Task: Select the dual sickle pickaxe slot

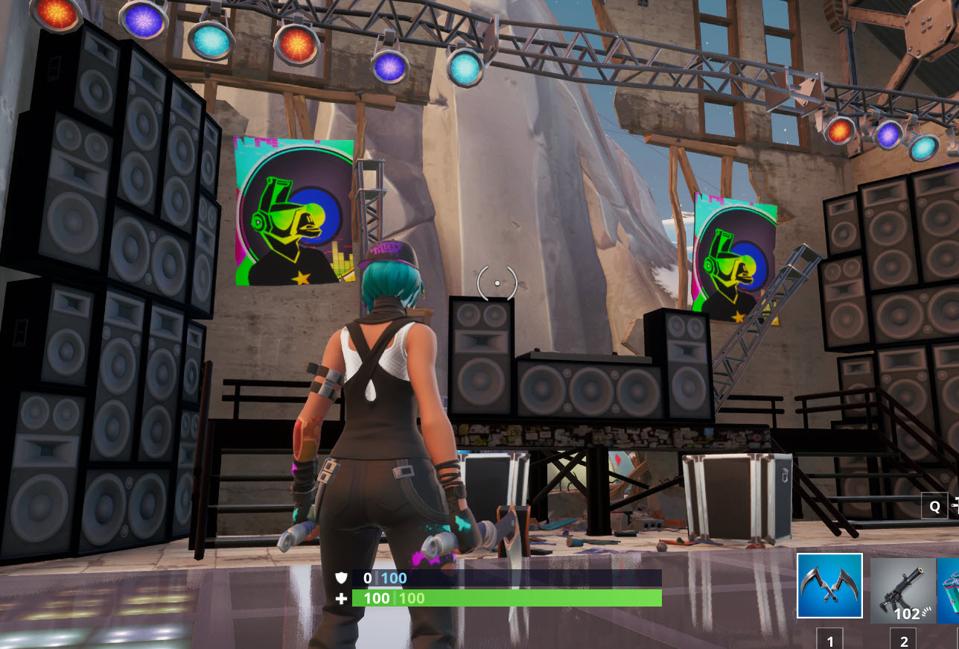Action: [x=829, y=586]
